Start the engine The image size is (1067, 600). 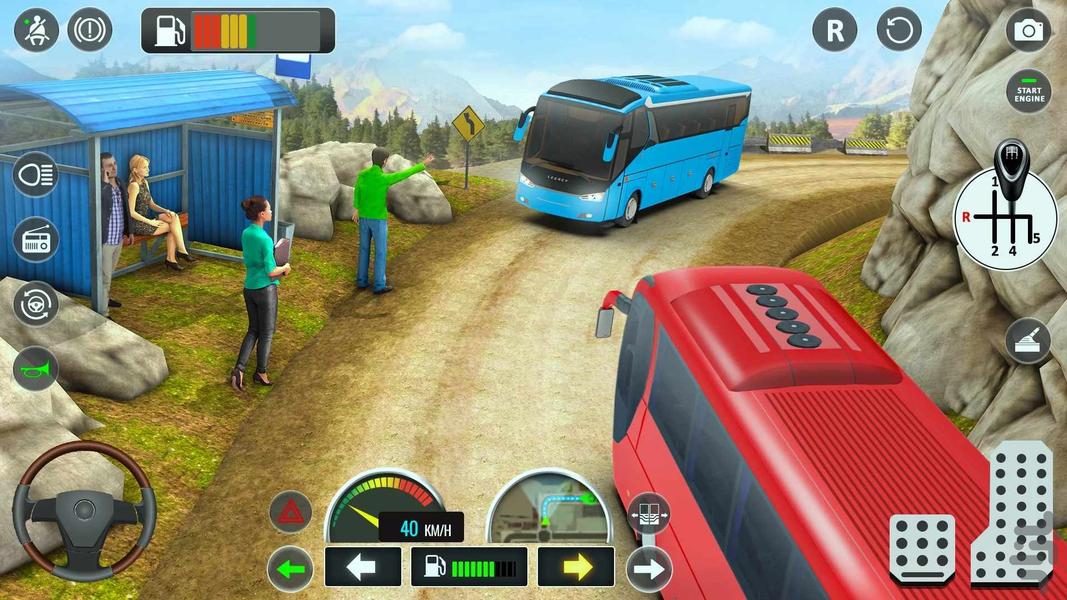click(x=1028, y=92)
